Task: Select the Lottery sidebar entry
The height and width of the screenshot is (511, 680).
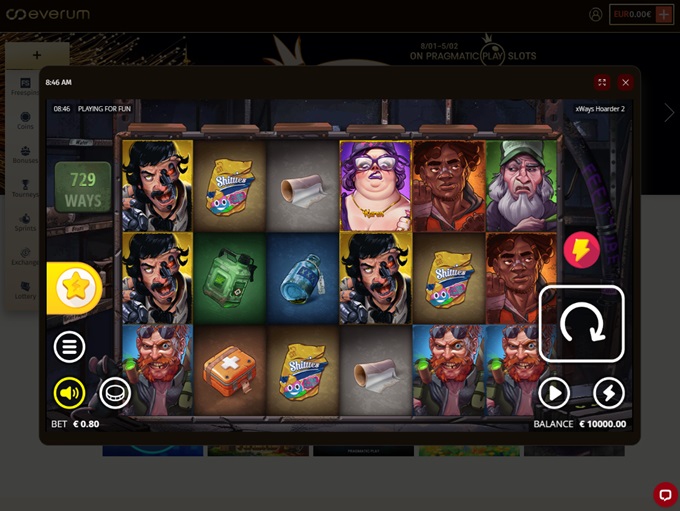Action: coord(25,290)
